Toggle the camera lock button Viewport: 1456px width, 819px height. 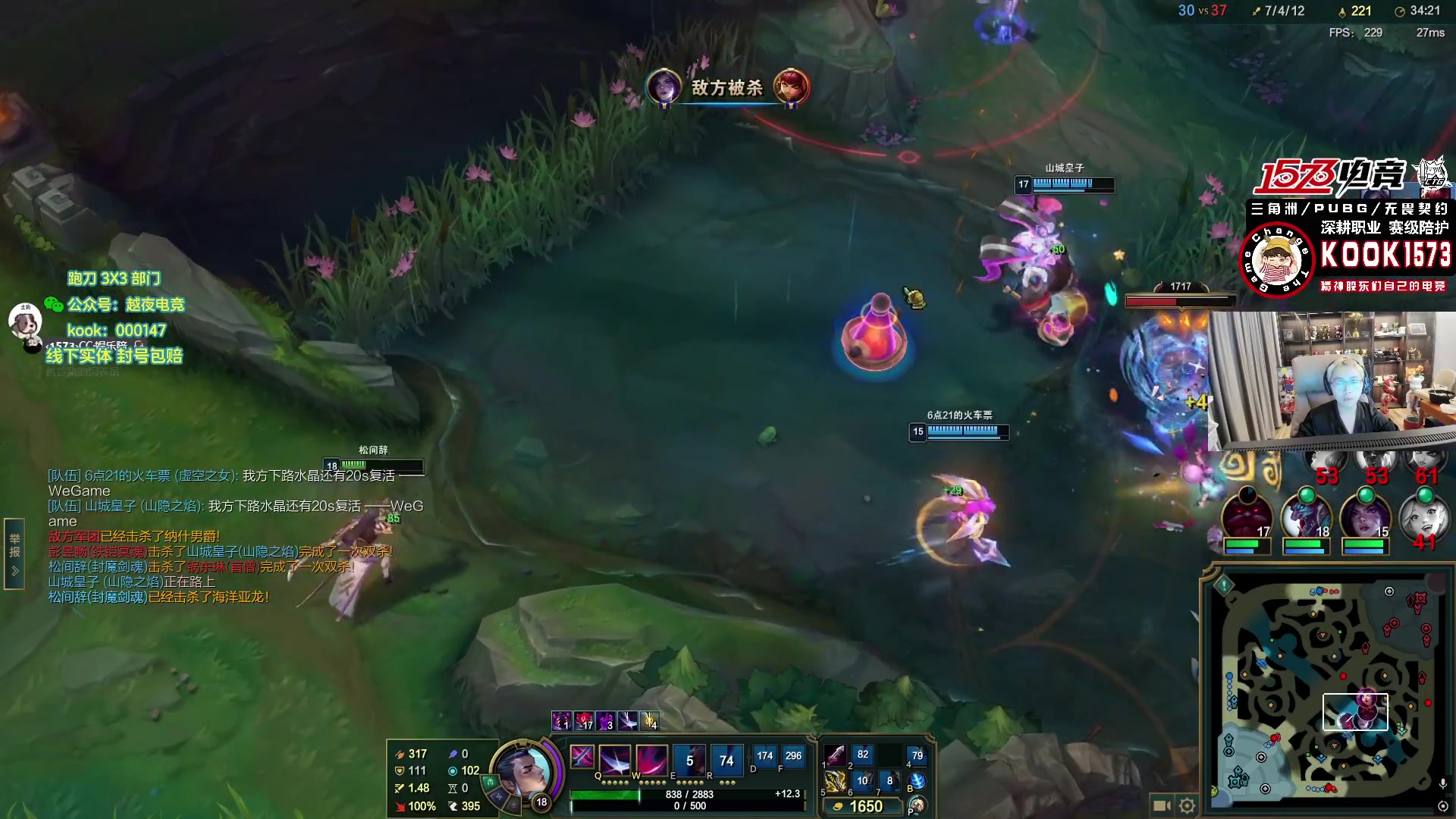pos(1161,805)
